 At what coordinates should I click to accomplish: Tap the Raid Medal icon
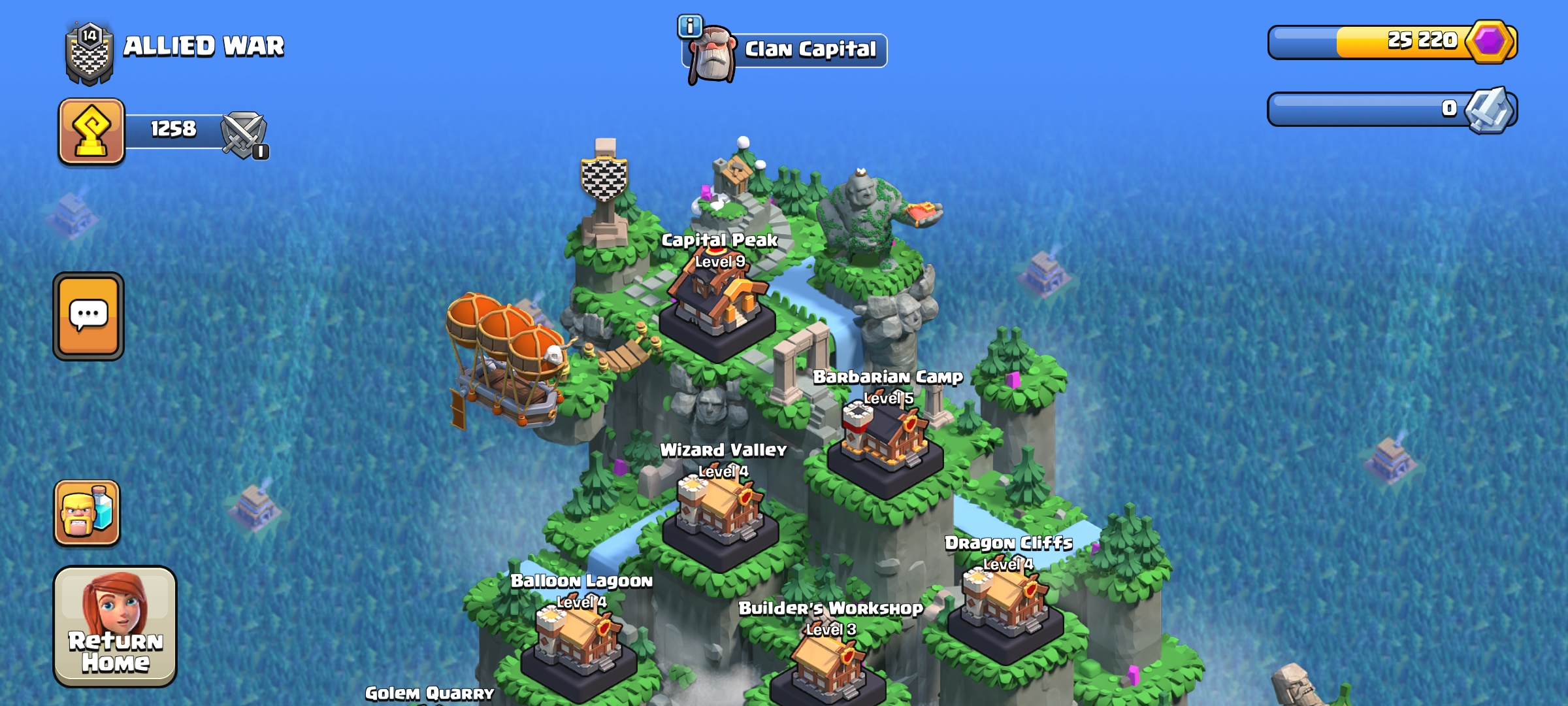1489,110
